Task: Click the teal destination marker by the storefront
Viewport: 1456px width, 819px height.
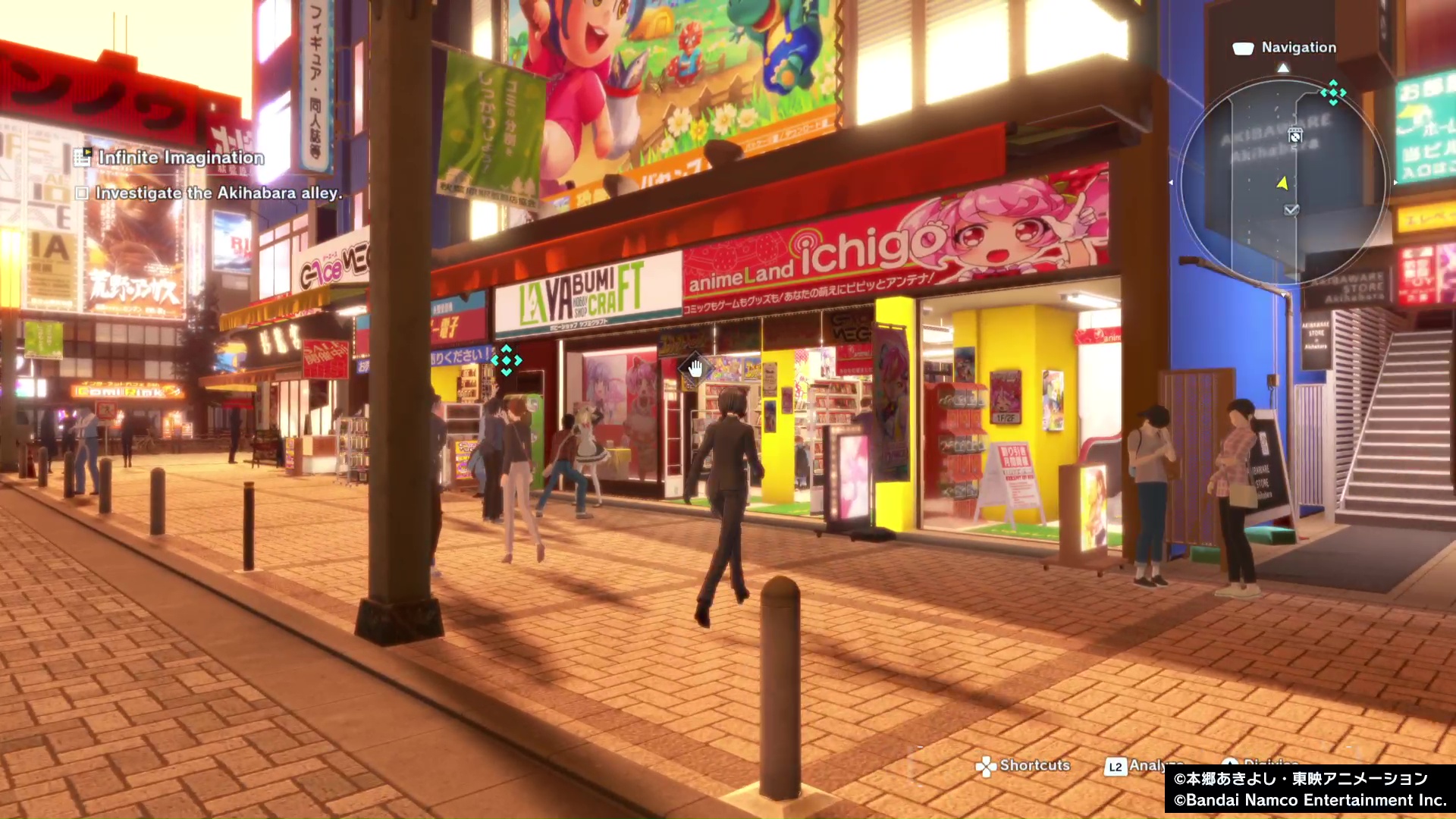Action: tap(506, 360)
